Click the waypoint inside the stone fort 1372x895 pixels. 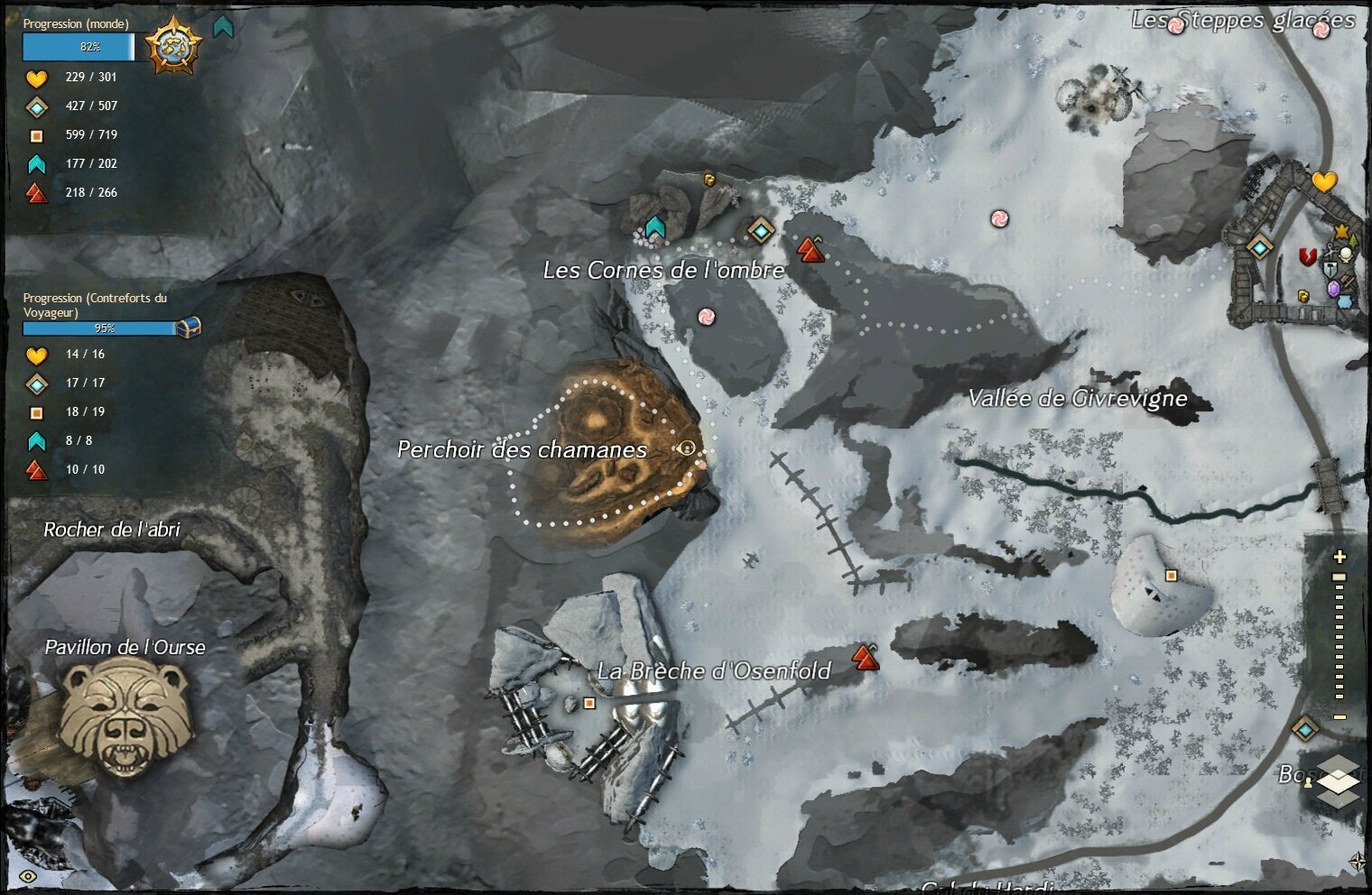1259,246
